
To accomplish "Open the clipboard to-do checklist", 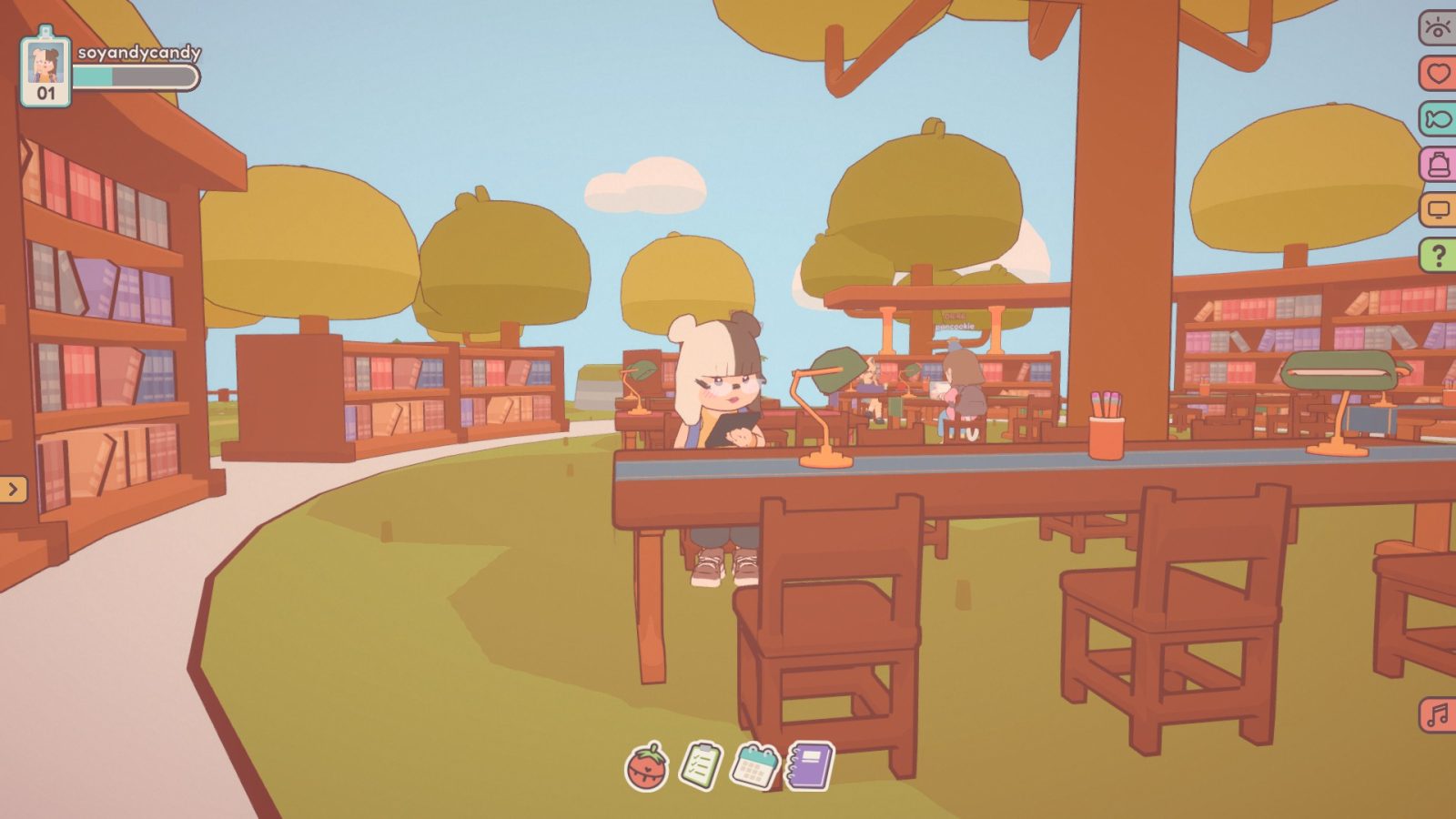I will [x=701, y=765].
